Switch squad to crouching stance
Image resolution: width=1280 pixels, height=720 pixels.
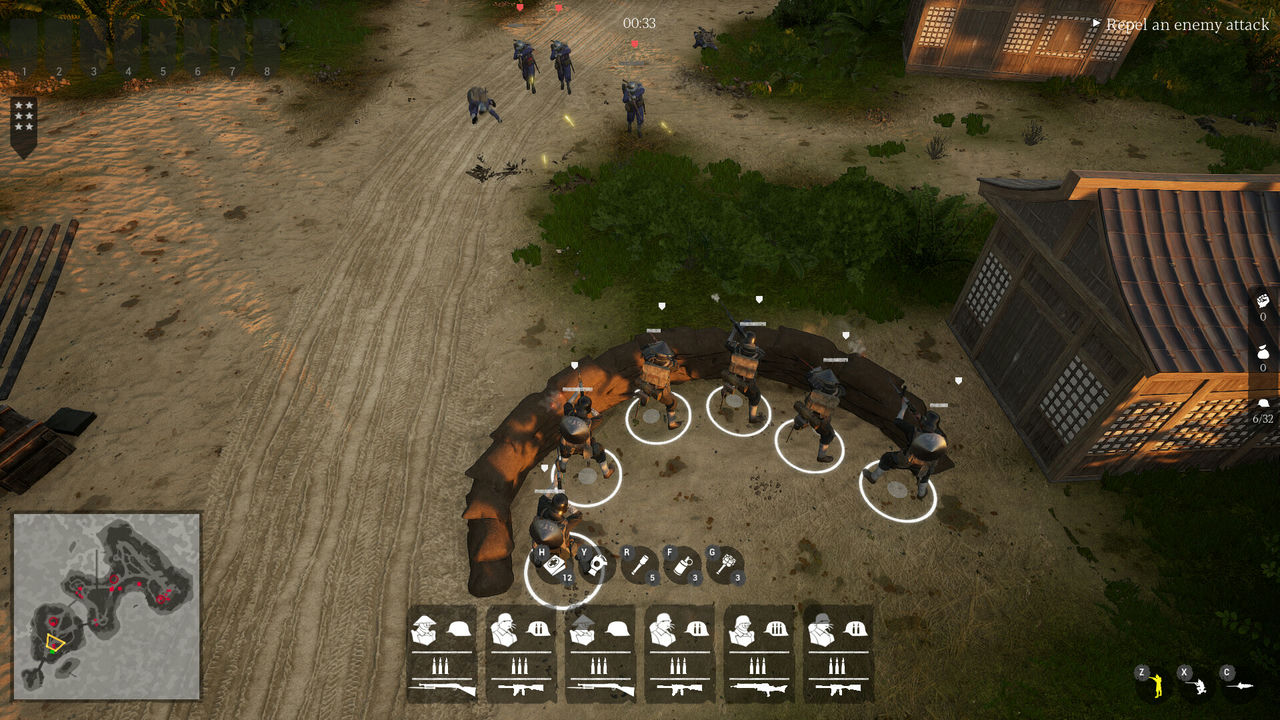1198,684
